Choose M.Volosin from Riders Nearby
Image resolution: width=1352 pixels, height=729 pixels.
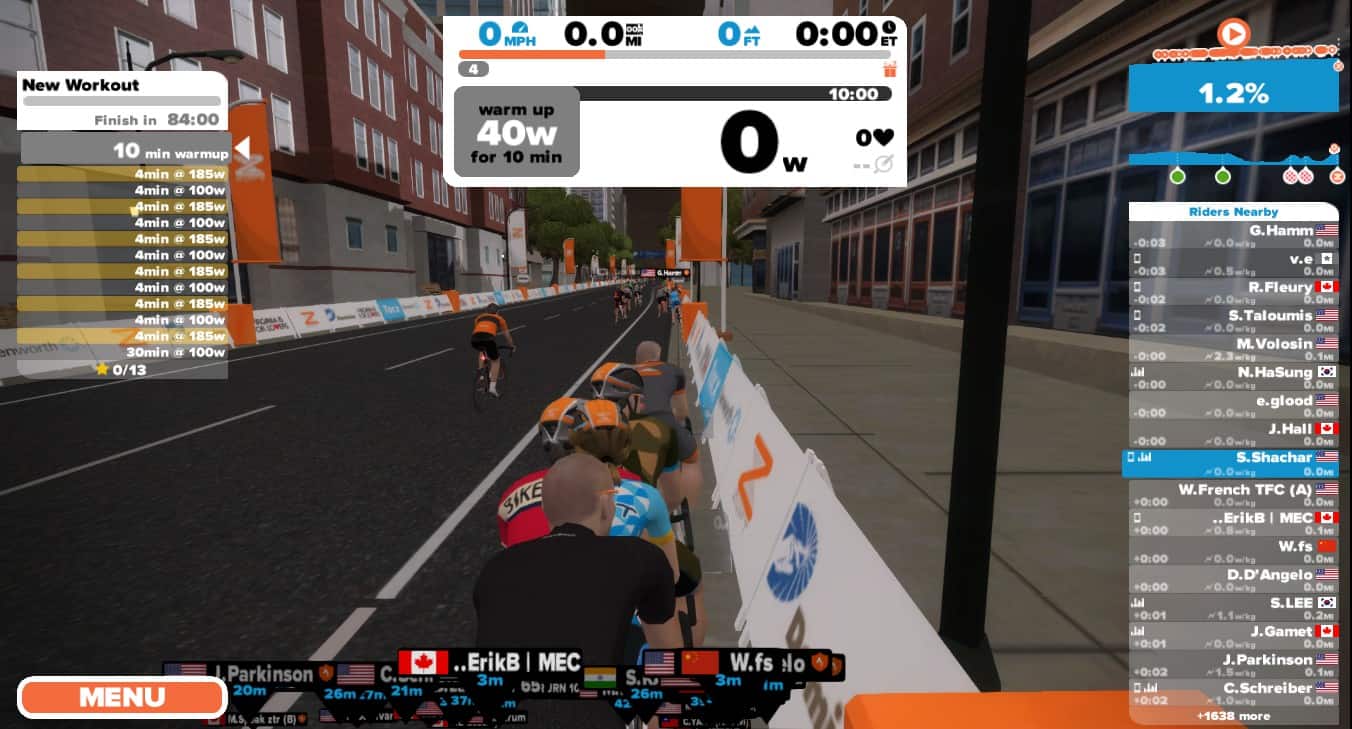click(1233, 349)
